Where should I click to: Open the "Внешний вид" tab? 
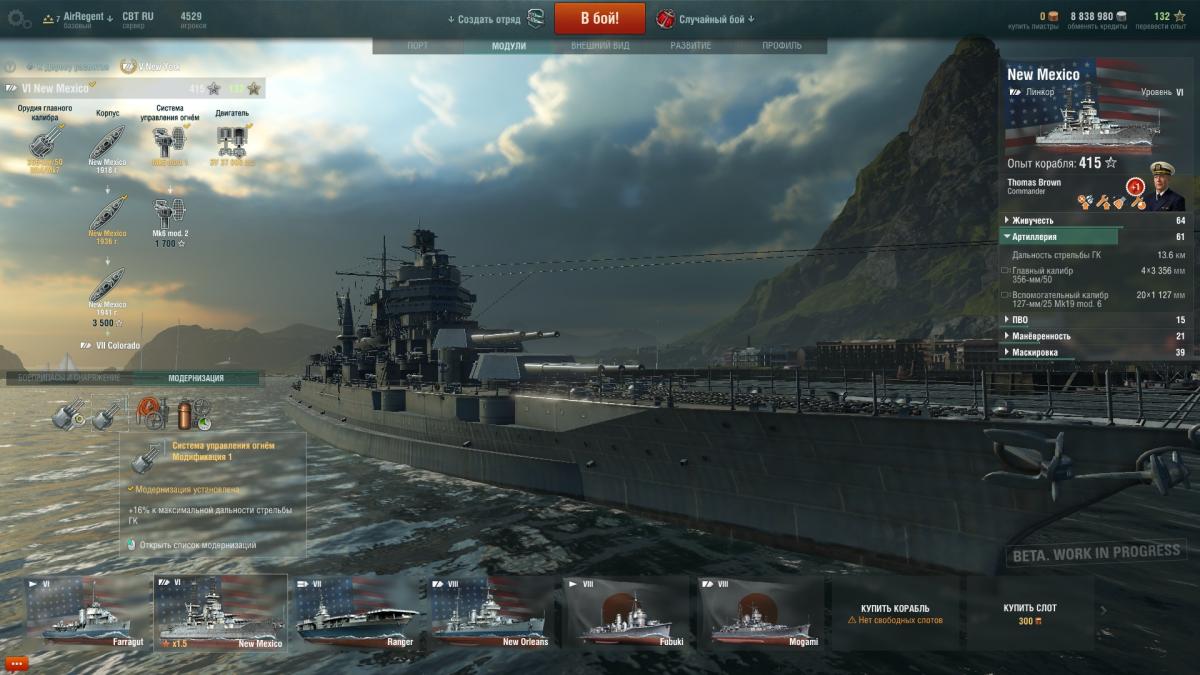[600, 46]
